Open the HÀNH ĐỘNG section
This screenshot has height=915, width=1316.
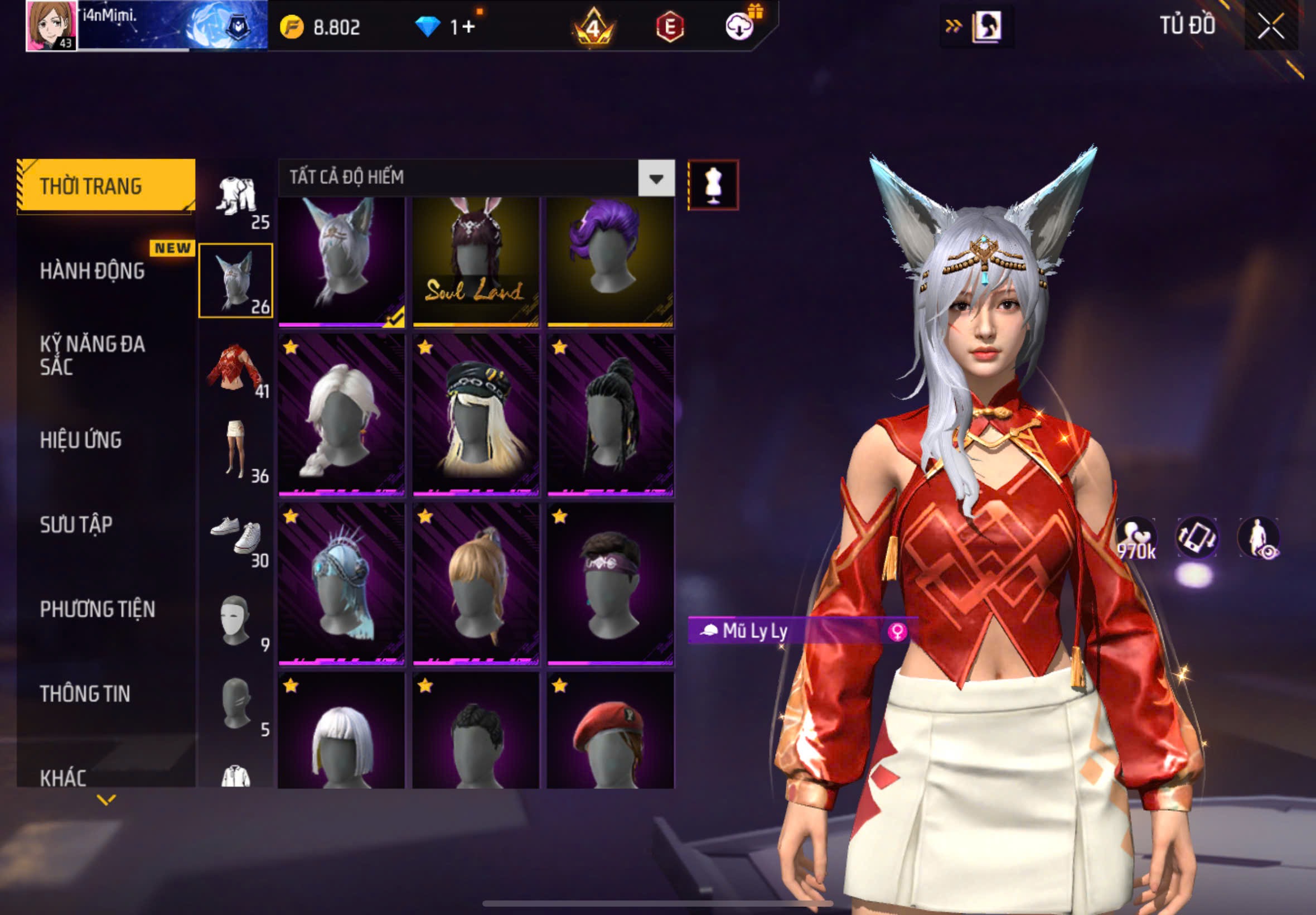click(91, 271)
